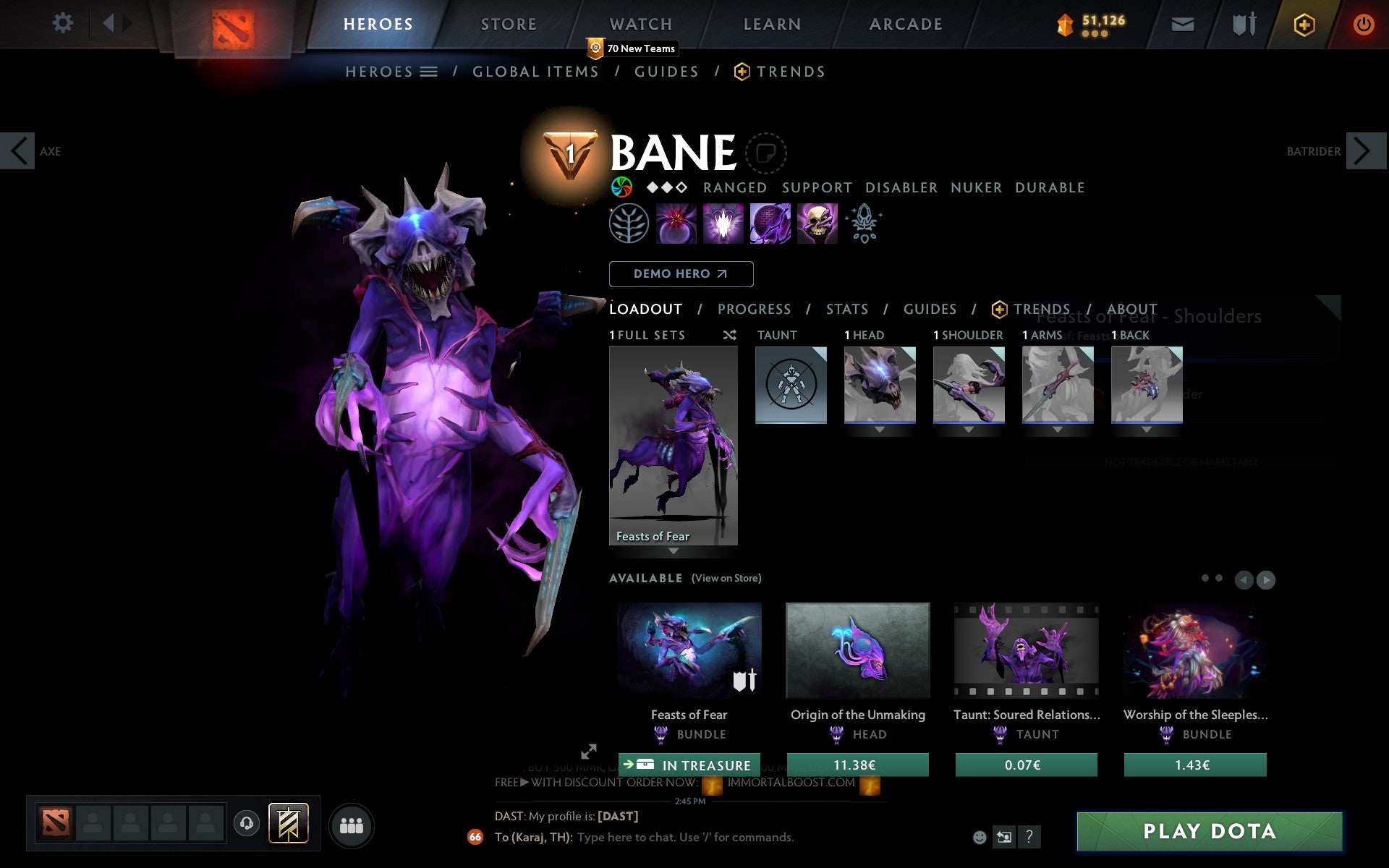Click the colorful hero palette circle icon
The image size is (1389, 868).
point(621,187)
